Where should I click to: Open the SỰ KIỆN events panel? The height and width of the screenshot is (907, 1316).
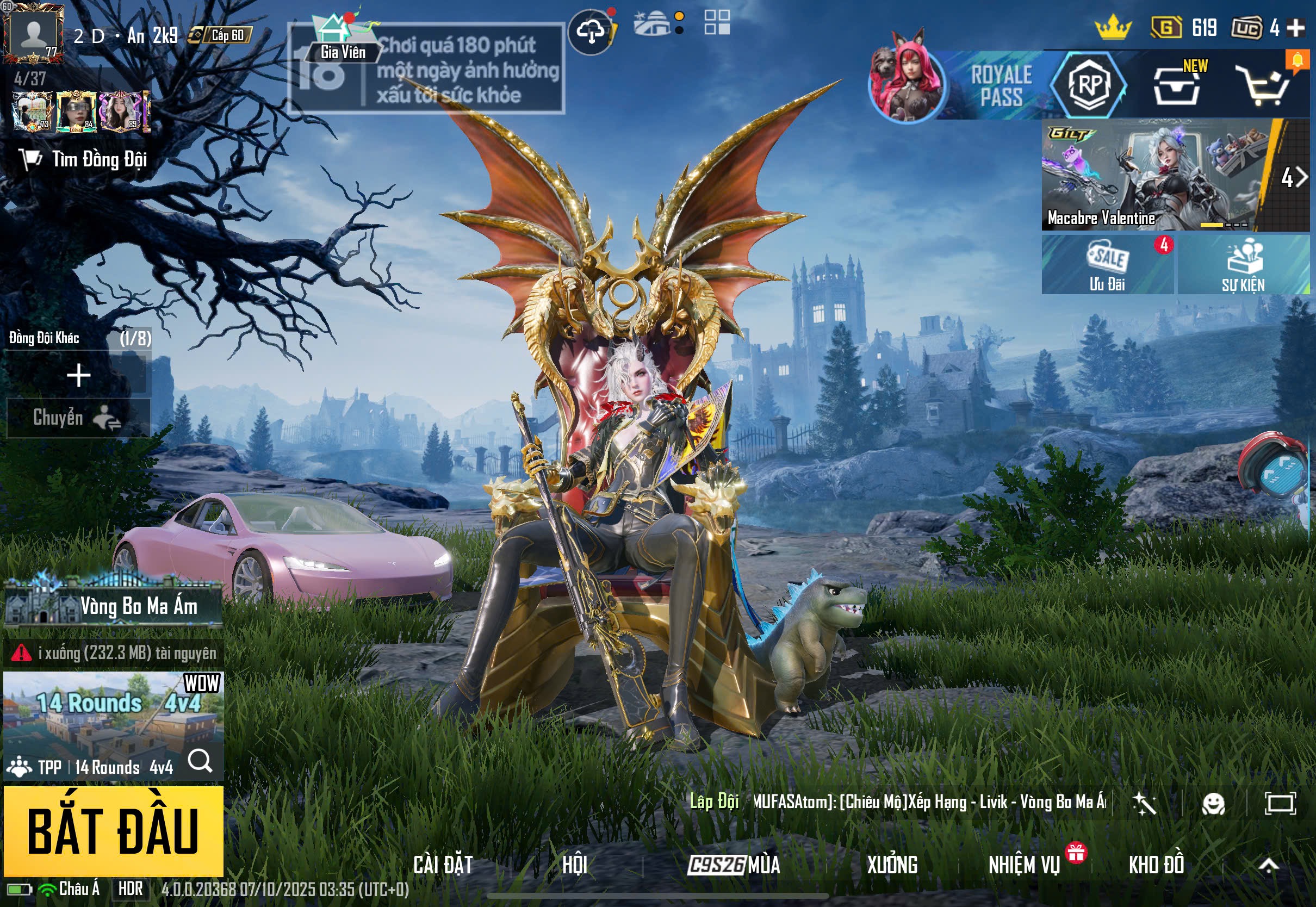click(x=1243, y=265)
